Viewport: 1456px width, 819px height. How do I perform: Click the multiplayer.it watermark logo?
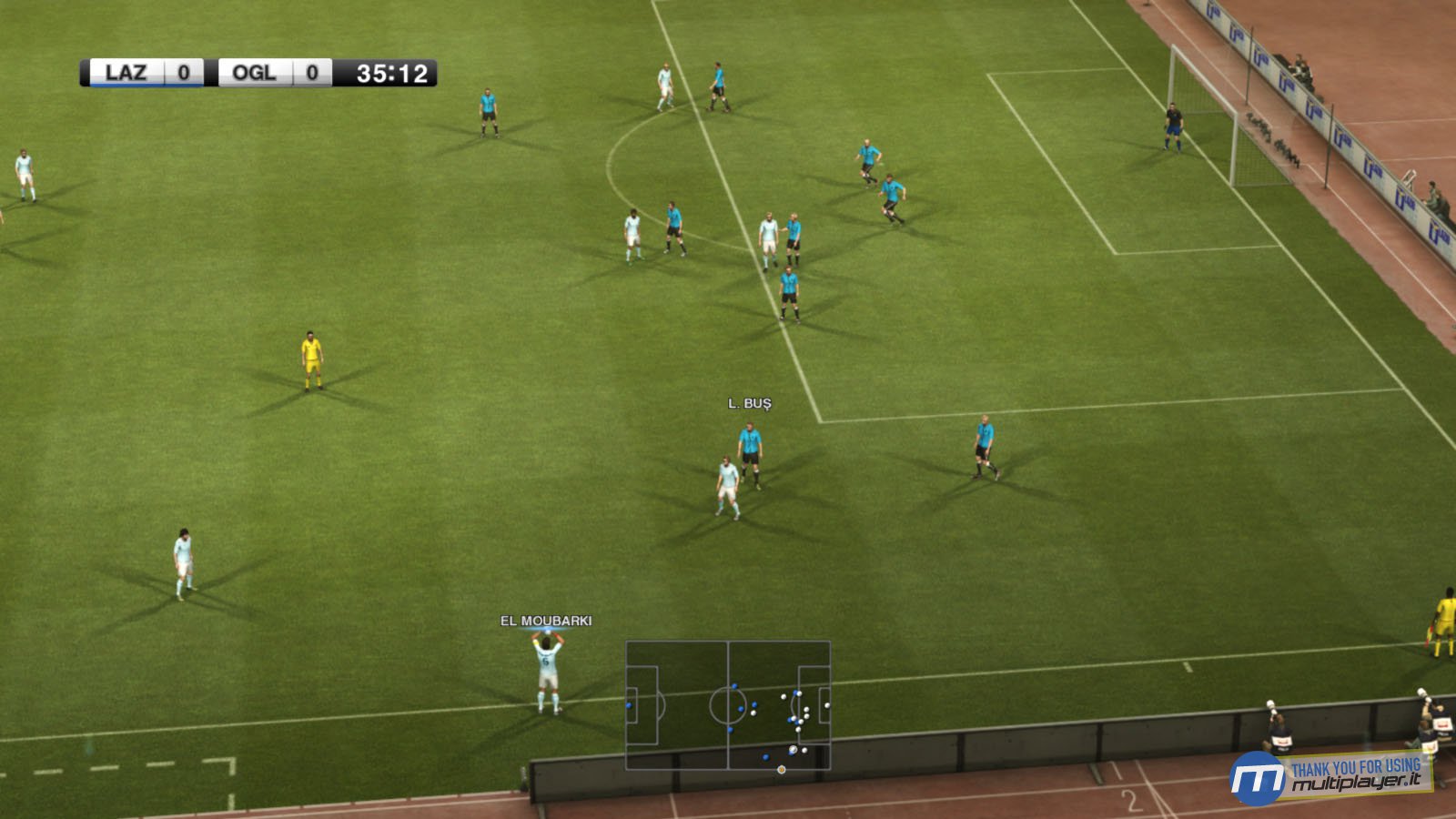point(1330,777)
